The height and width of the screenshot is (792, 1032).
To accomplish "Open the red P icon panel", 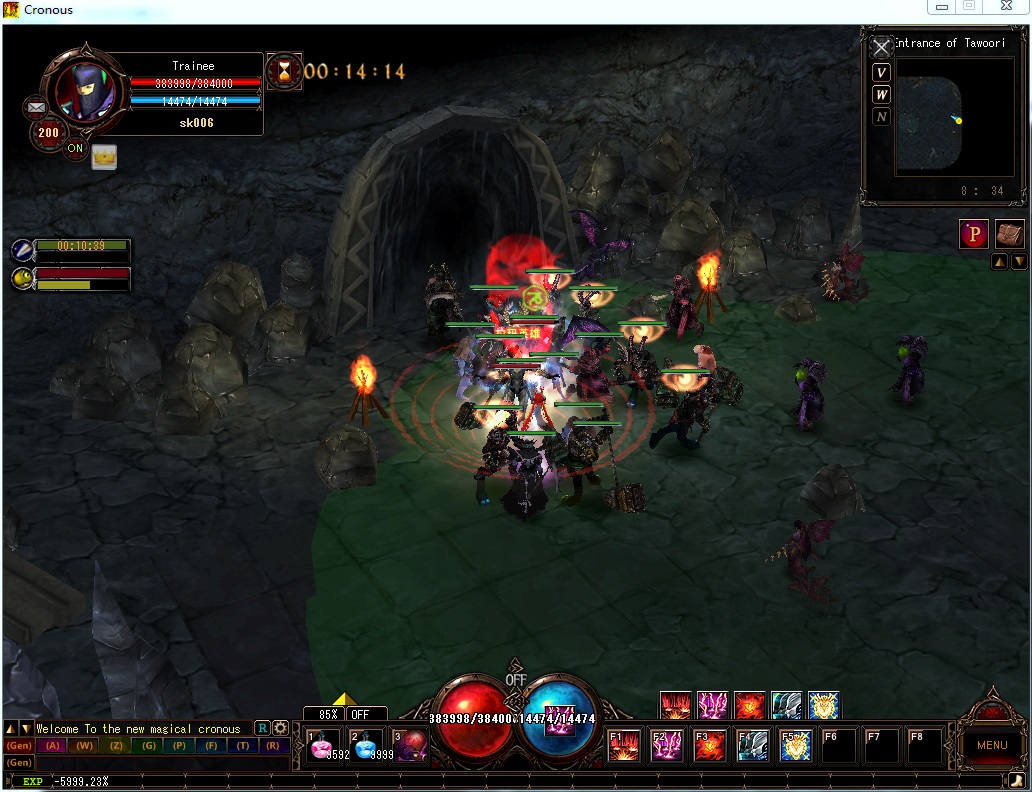I will pos(974,234).
